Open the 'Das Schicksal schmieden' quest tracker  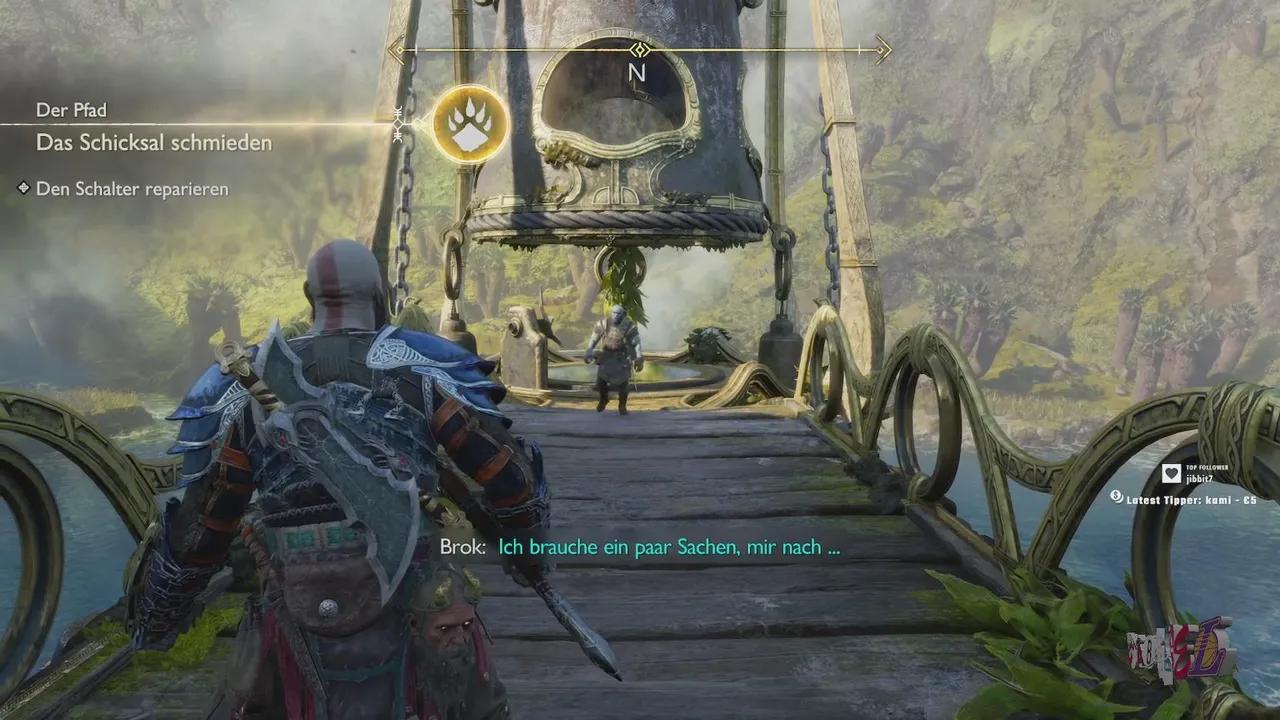tap(154, 143)
